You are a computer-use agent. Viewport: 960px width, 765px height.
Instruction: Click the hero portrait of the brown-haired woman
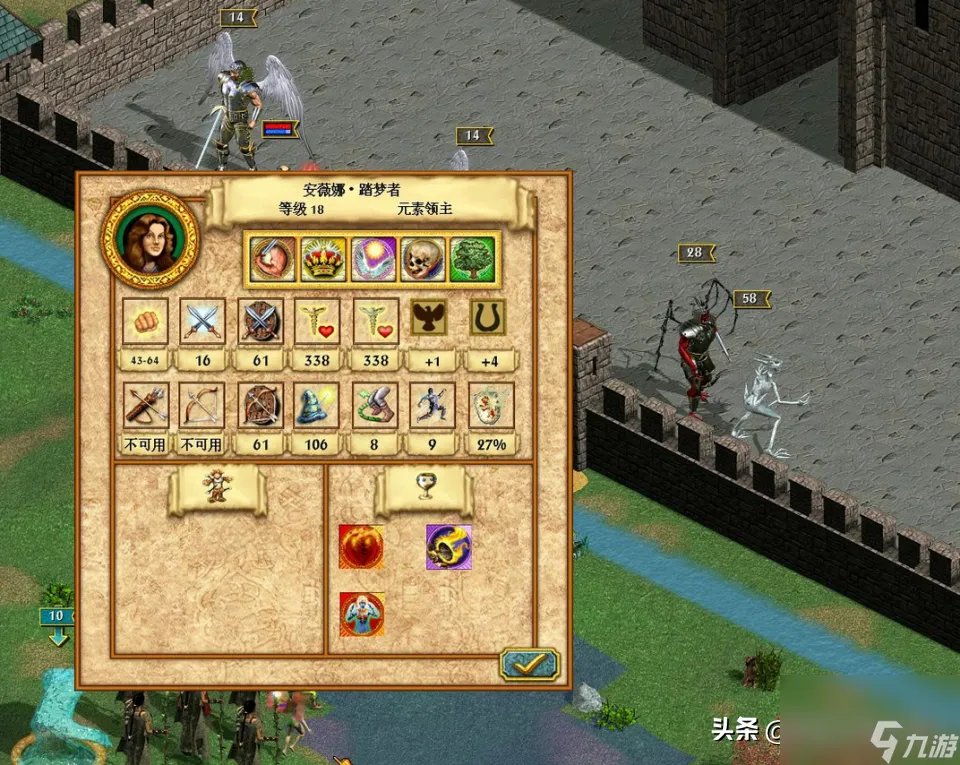151,239
